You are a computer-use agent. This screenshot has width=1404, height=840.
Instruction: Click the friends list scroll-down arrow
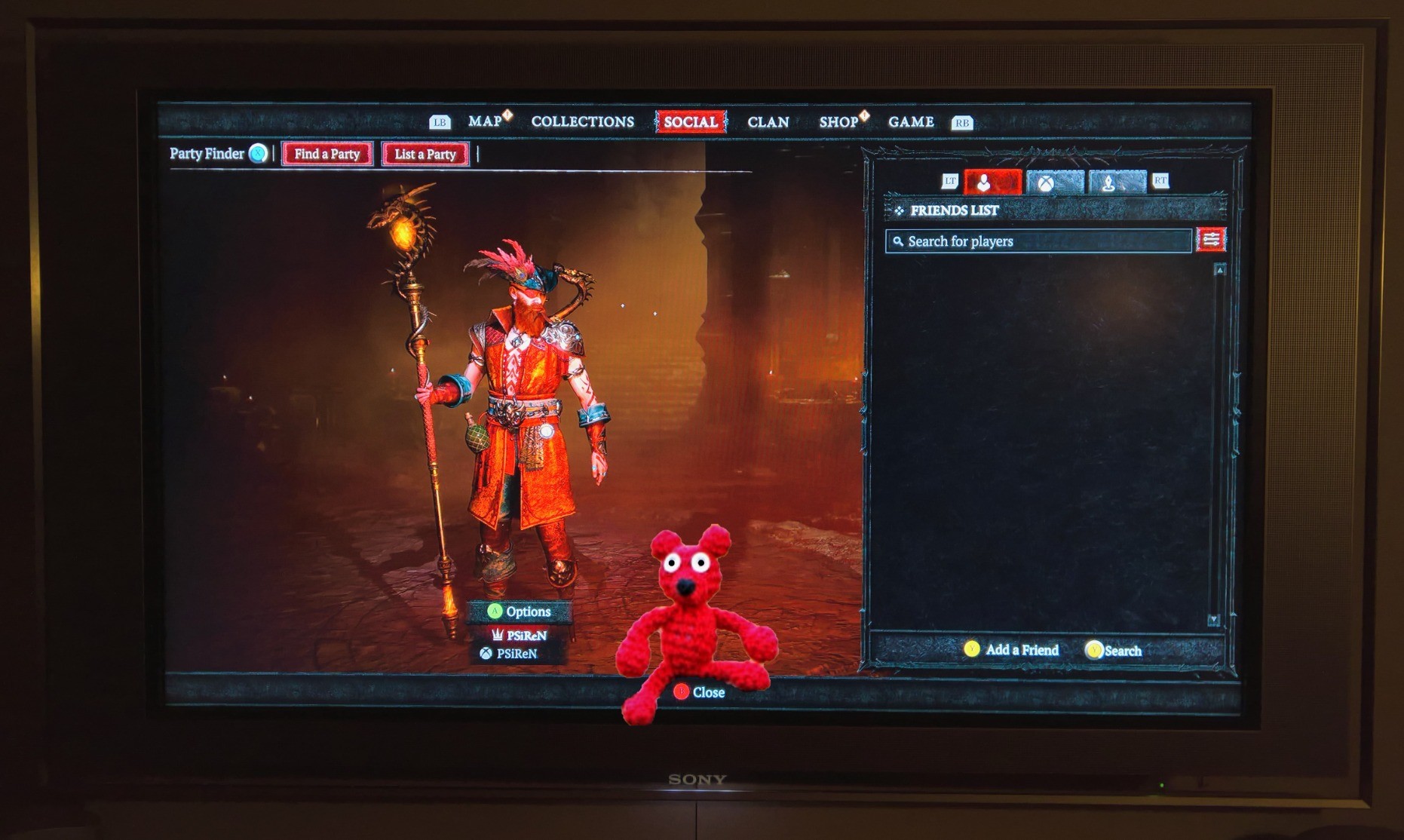[1213, 620]
